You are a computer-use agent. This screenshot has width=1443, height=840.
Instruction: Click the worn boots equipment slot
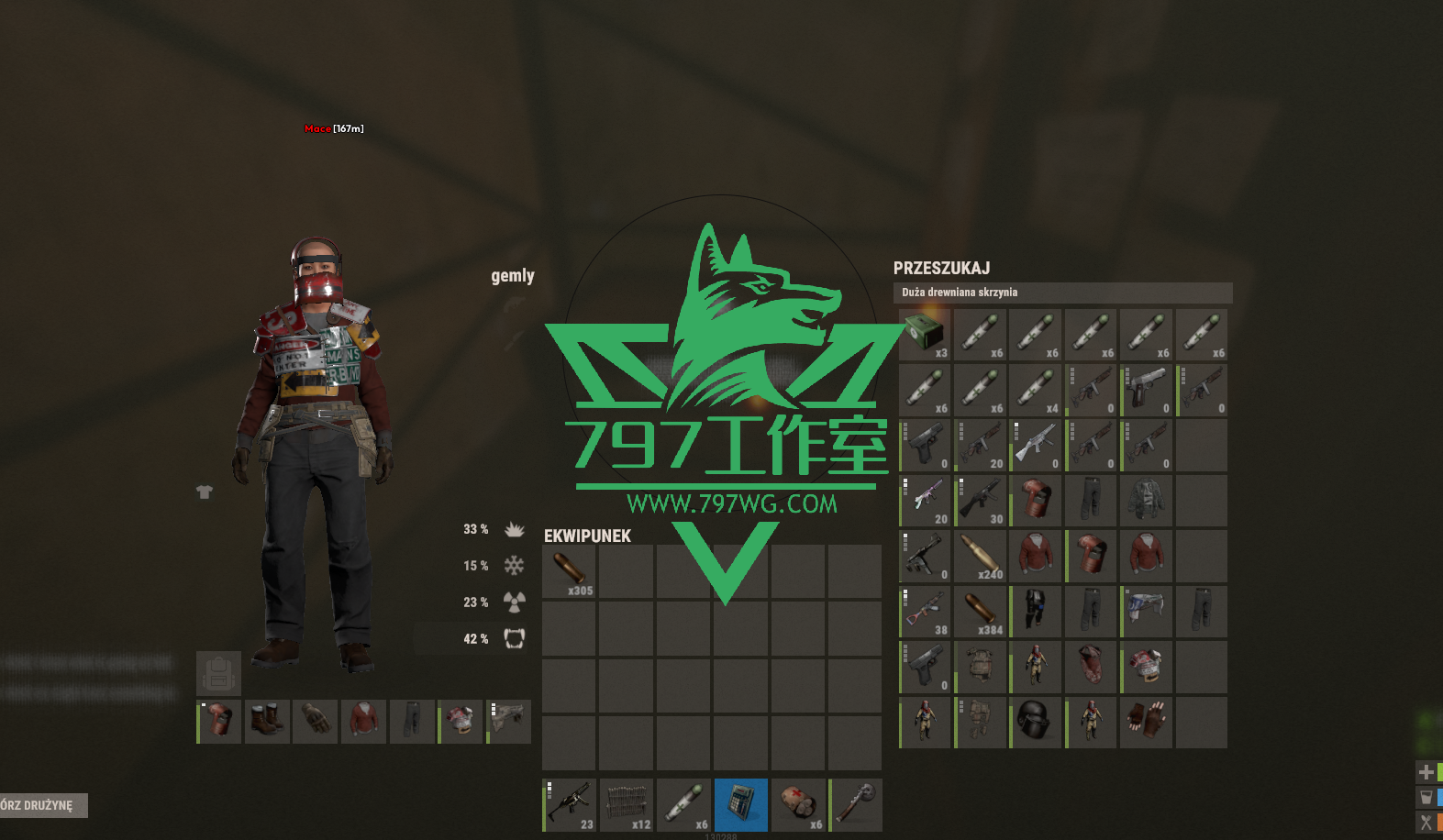coord(267,721)
